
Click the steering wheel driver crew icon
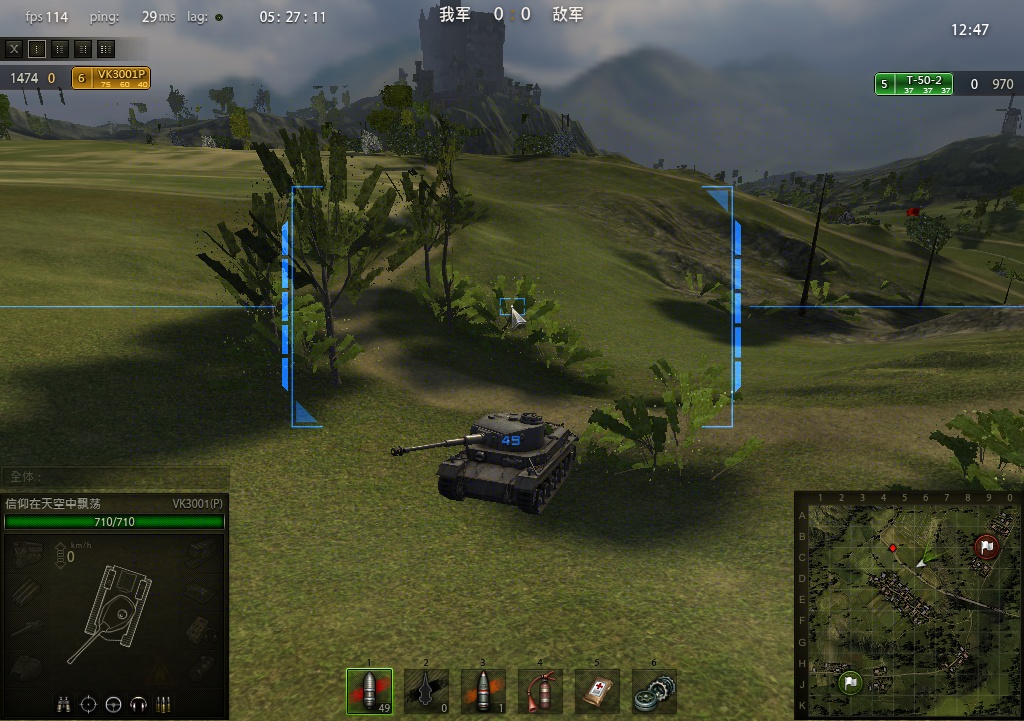(x=113, y=704)
